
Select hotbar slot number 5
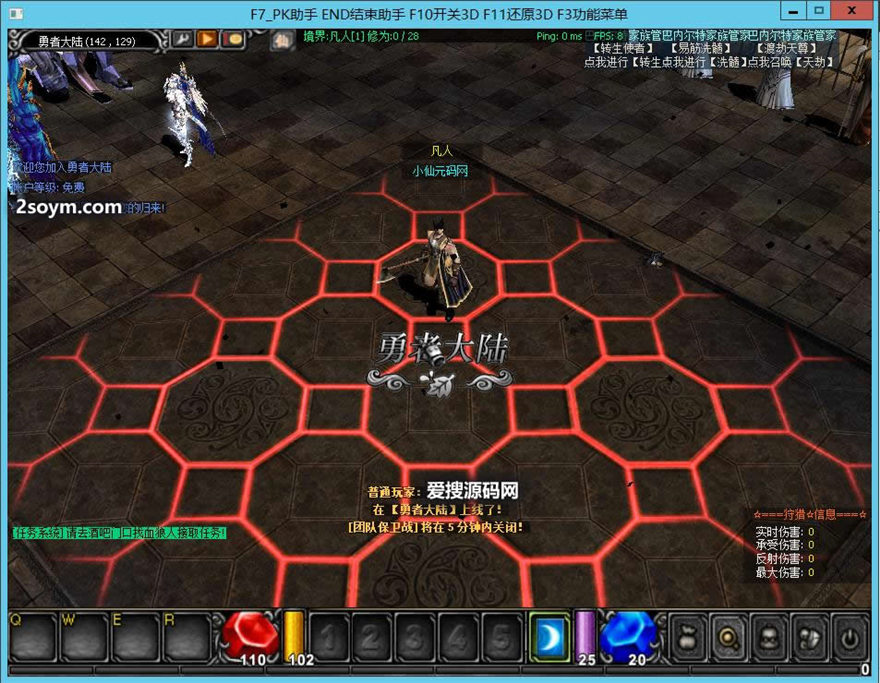(499, 635)
